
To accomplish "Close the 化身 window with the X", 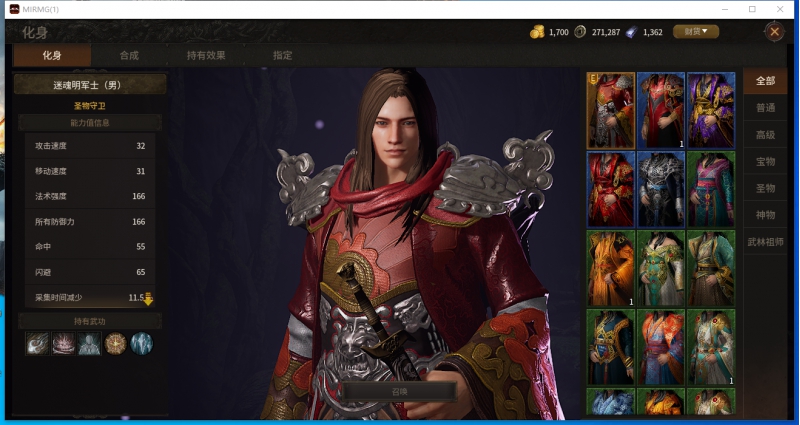I will click(x=774, y=32).
